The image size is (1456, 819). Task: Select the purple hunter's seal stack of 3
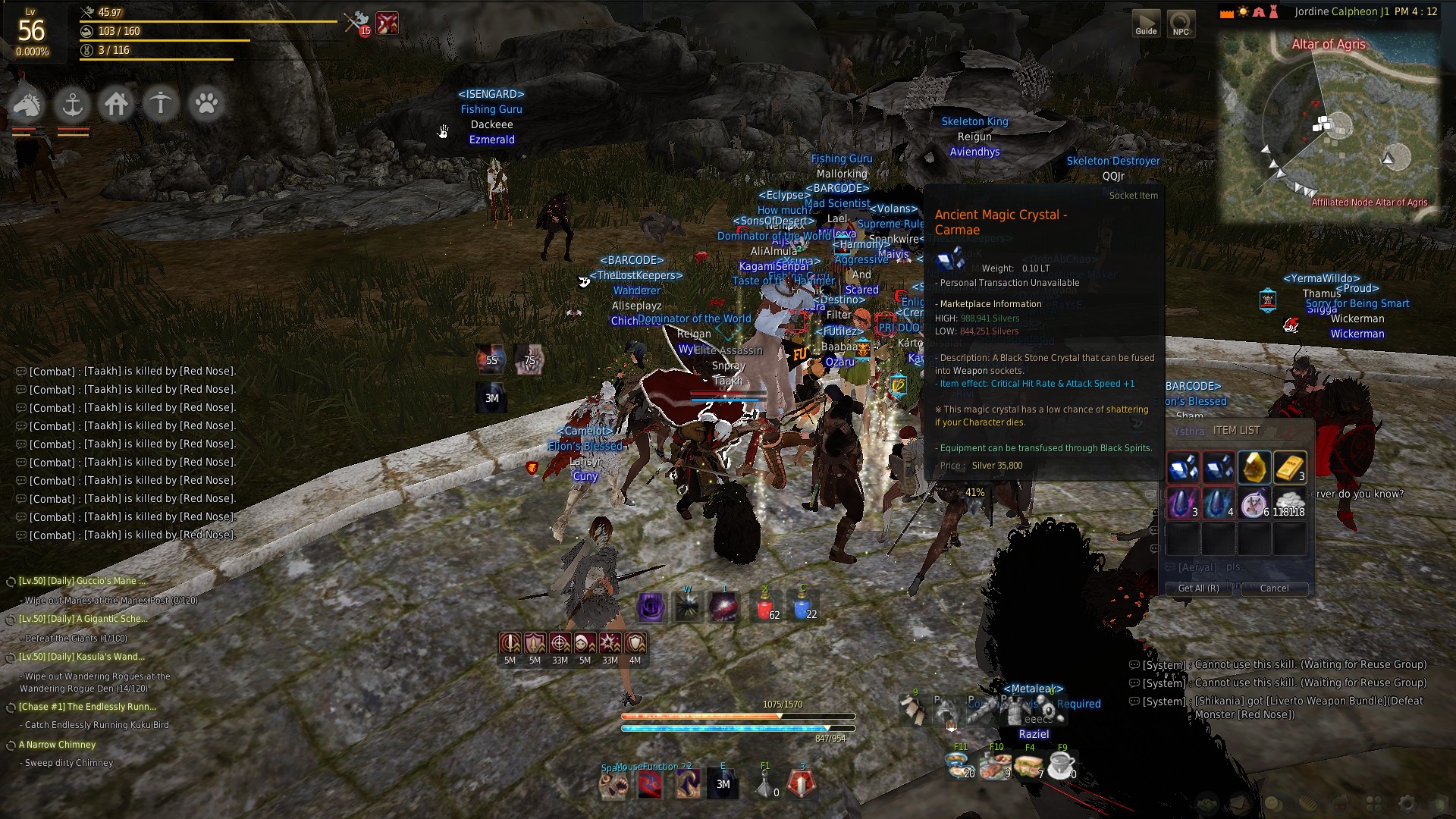(x=1182, y=502)
